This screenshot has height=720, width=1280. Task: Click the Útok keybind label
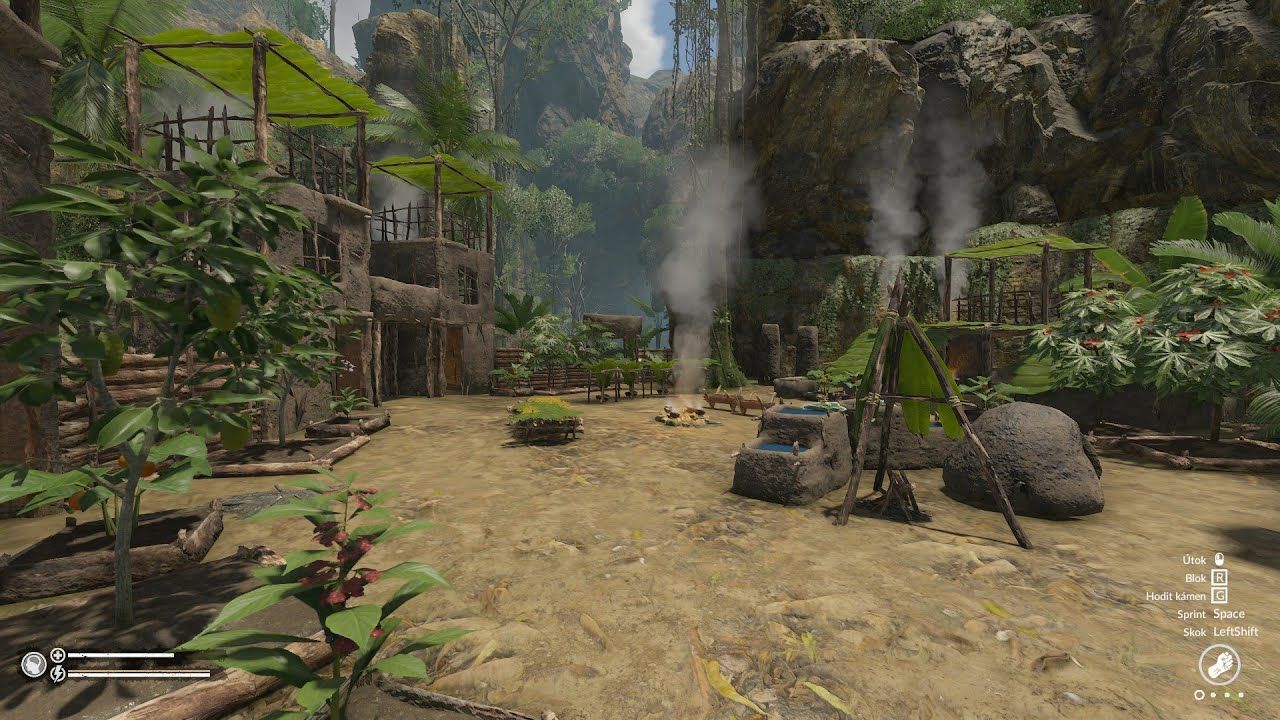pyautogui.click(x=1195, y=560)
